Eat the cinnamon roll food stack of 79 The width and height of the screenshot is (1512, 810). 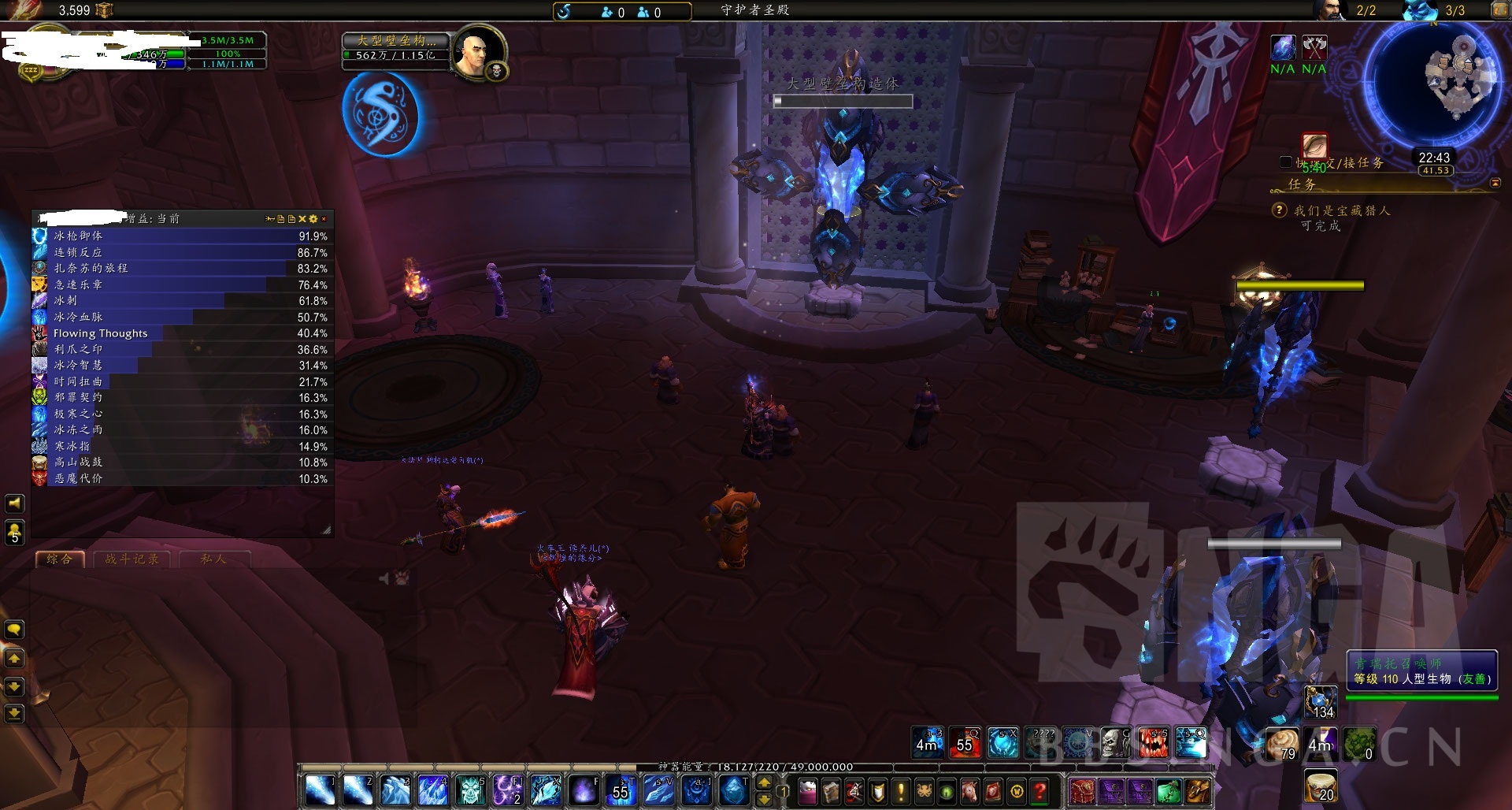pyautogui.click(x=1282, y=743)
